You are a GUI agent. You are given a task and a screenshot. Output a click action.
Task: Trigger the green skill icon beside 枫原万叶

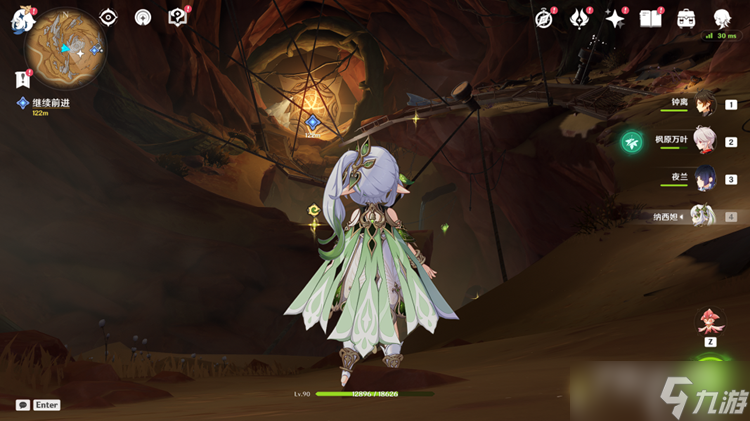(631, 142)
